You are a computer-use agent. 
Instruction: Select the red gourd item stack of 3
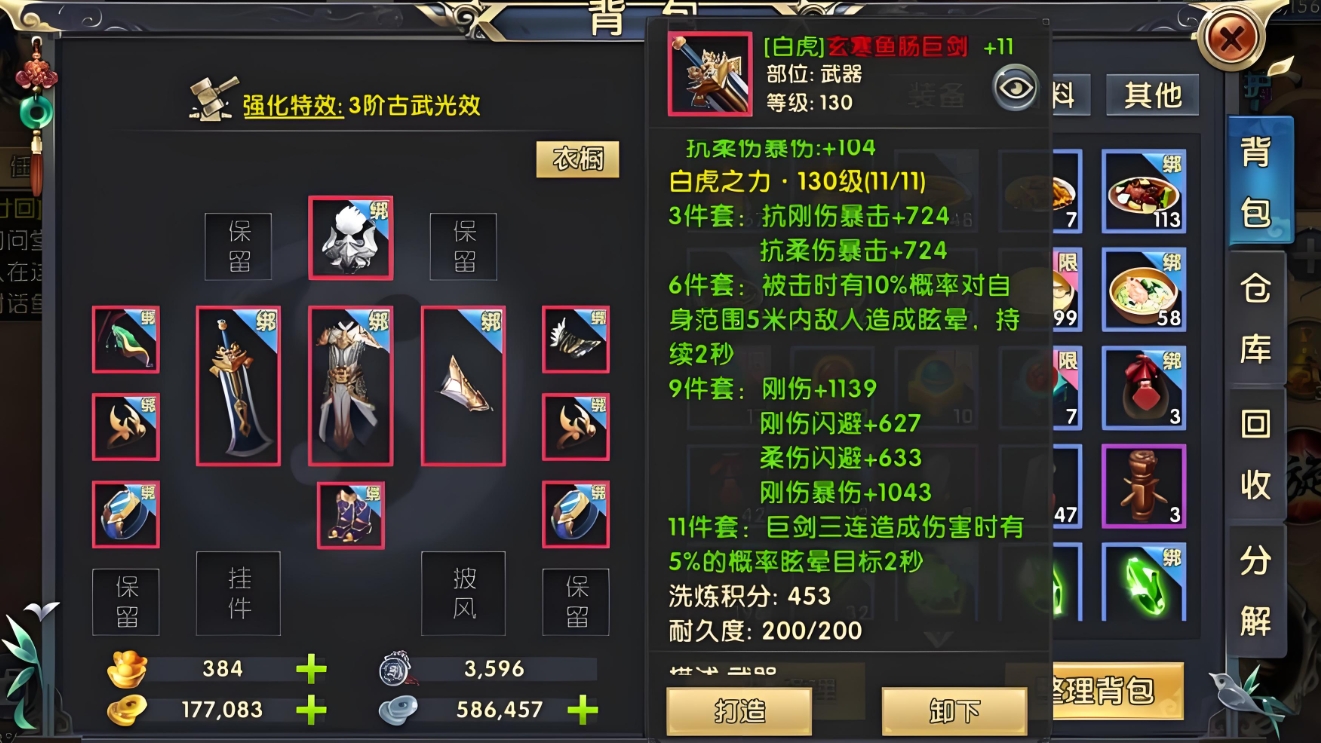click(1143, 388)
